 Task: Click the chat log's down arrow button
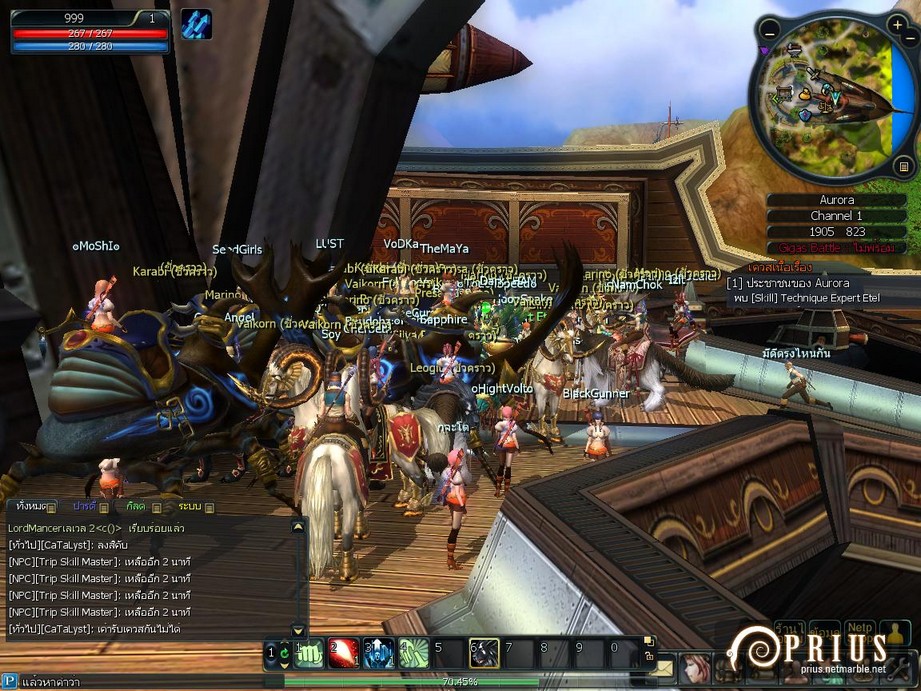point(298,630)
